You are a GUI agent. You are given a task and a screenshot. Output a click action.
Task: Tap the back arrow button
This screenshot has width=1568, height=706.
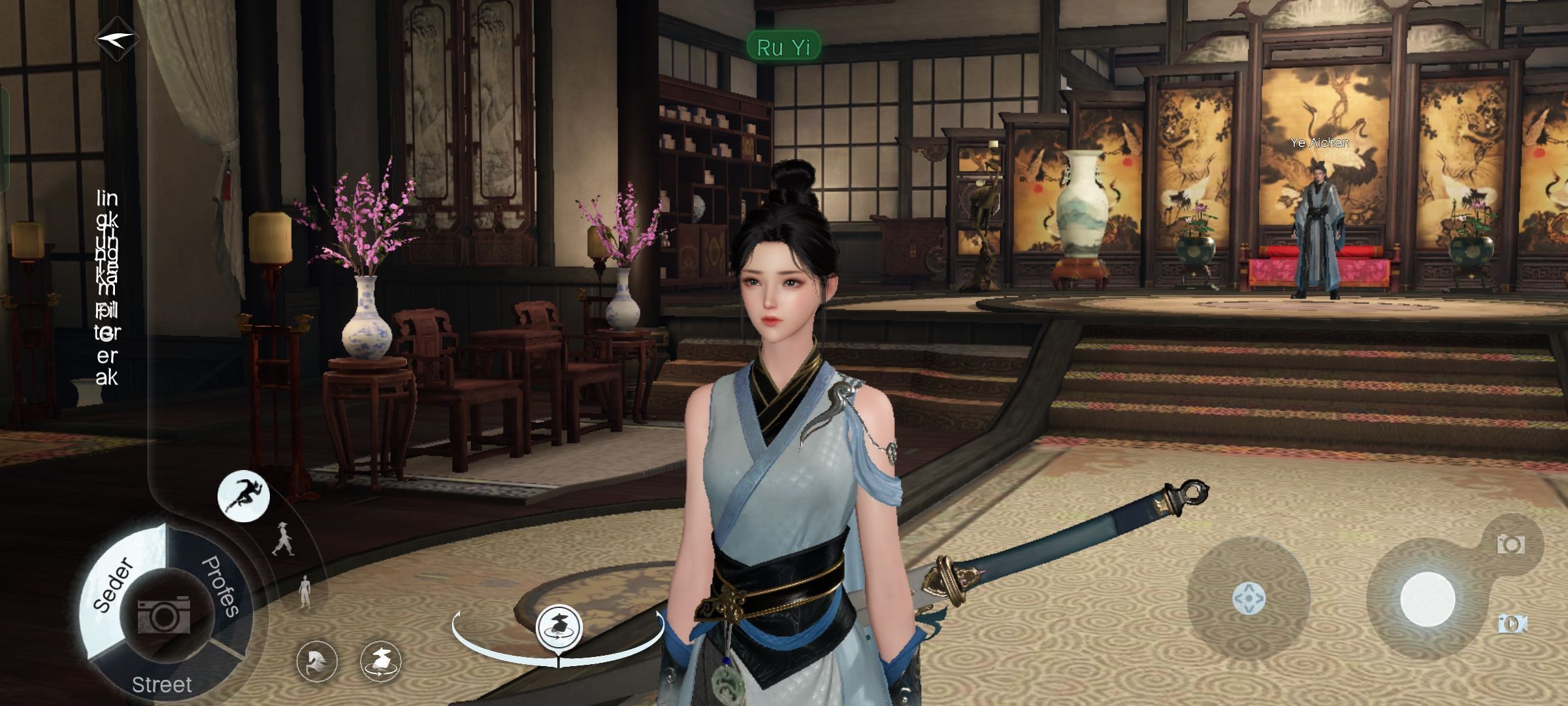coord(117,39)
